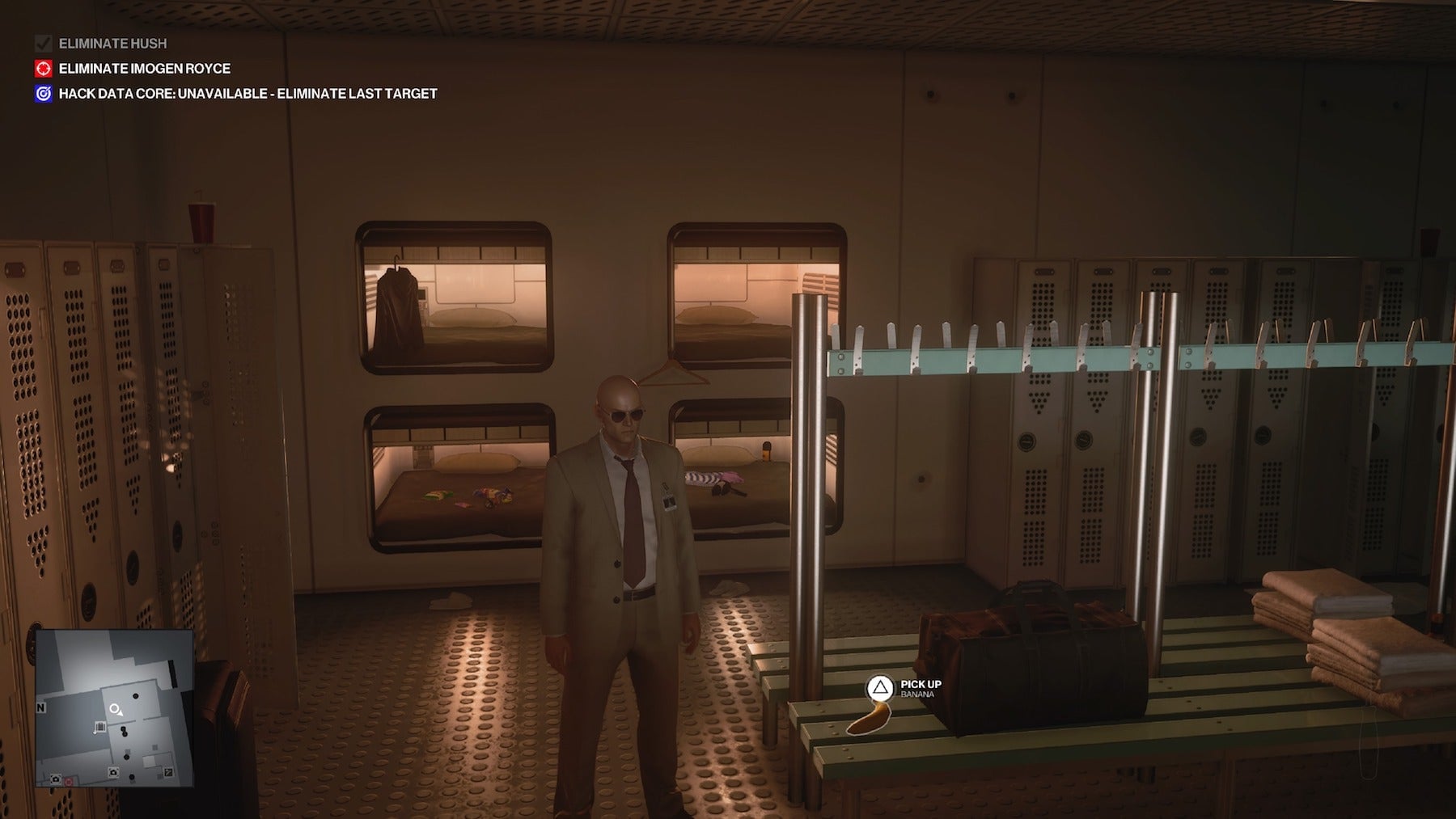This screenshot has height=819, width=1456.
Task: Click the briefcase icon on the minimap
Action: [x=100, y=726]
